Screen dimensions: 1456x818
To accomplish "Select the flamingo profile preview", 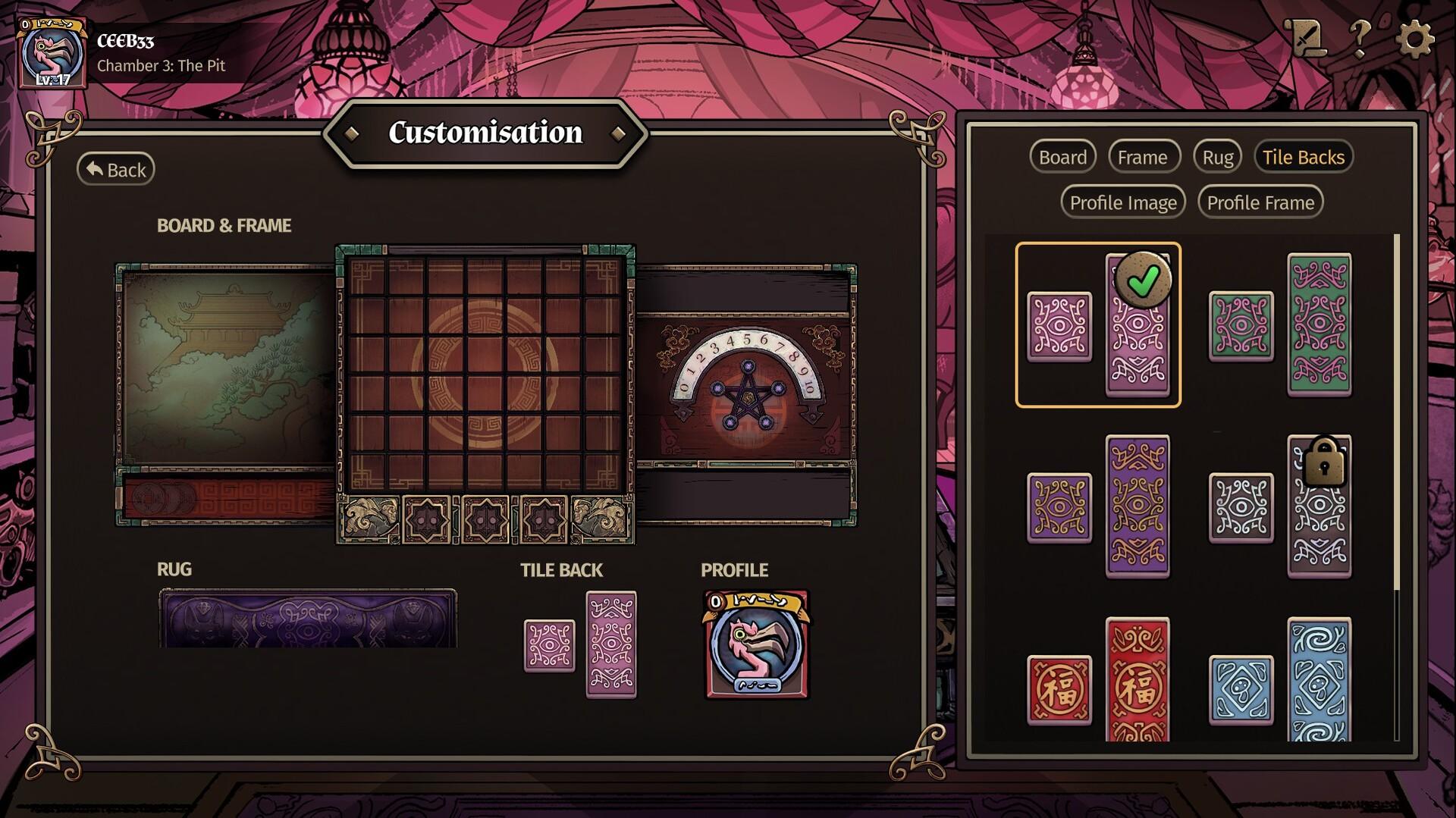I will tap(757, 644).
